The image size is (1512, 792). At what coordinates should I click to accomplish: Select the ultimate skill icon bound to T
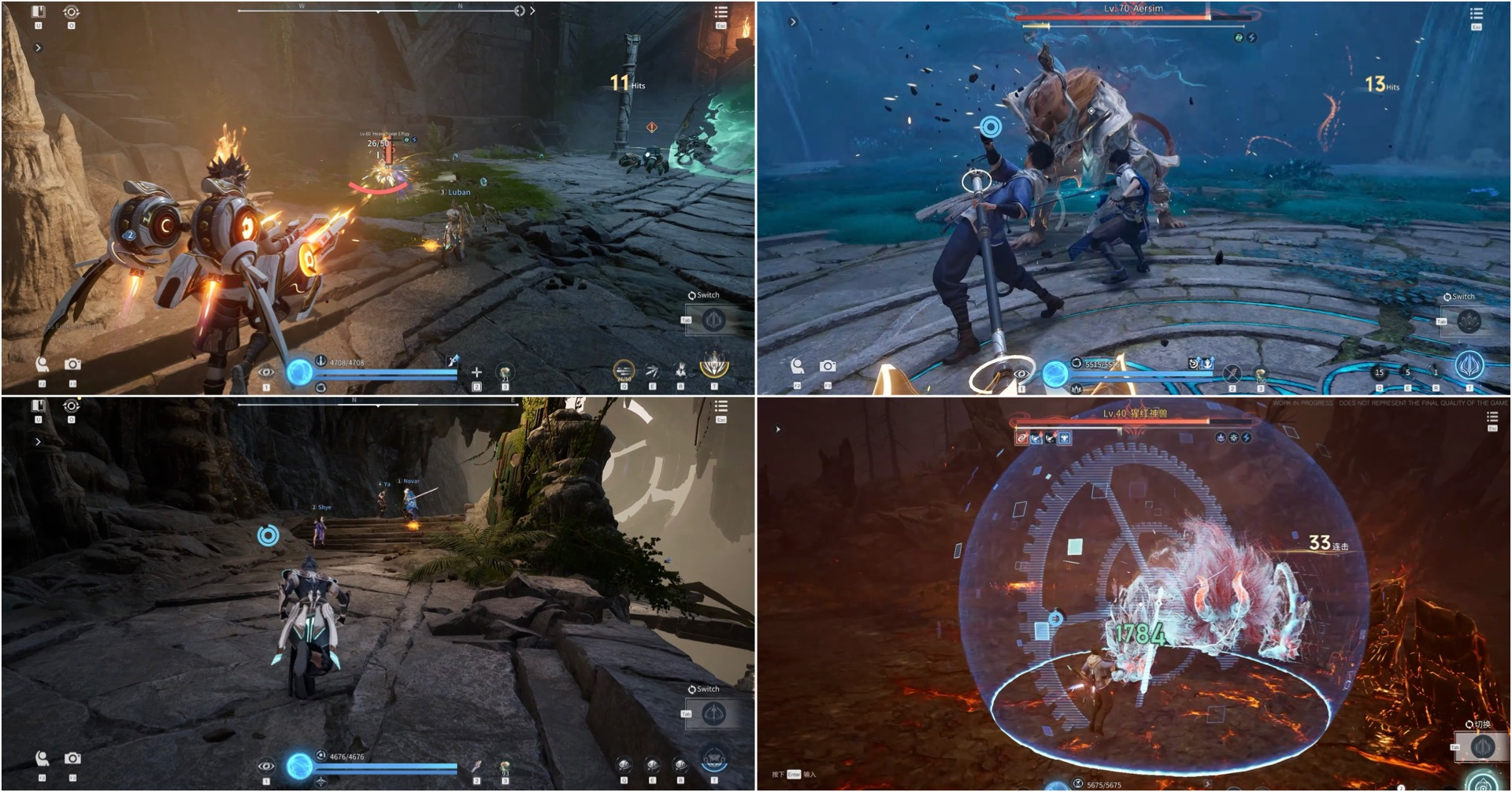pos(713,366)
